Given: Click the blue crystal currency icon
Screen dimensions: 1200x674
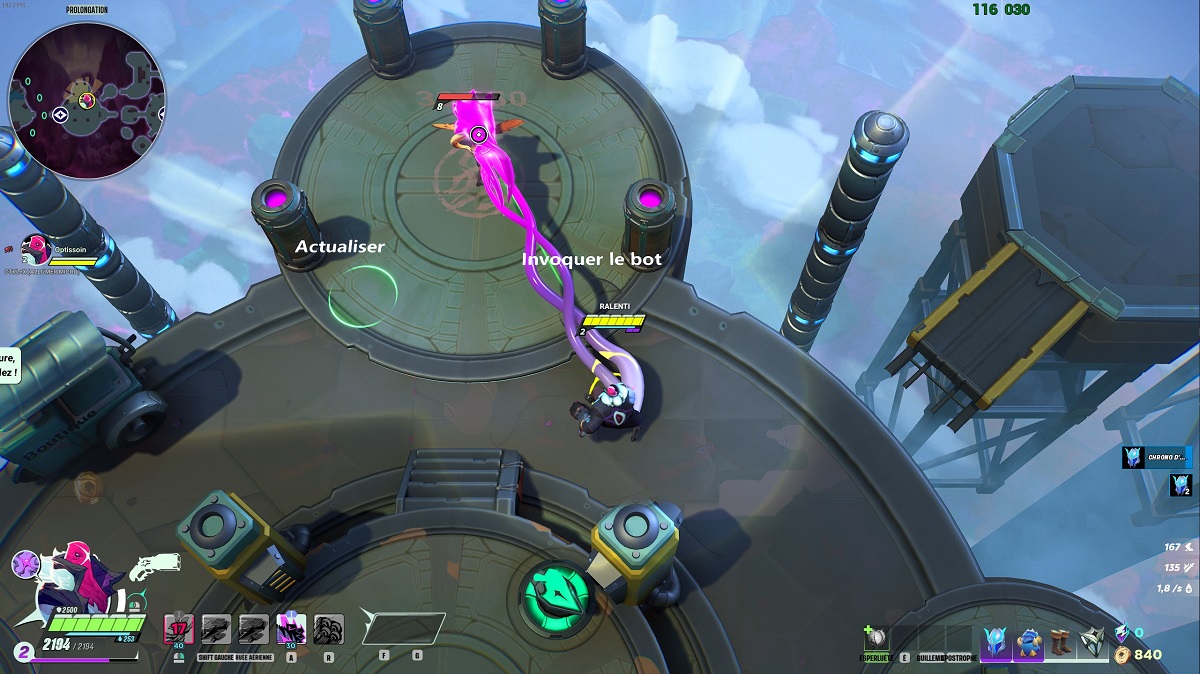Looking at the screenshot, I should 1122,632.
